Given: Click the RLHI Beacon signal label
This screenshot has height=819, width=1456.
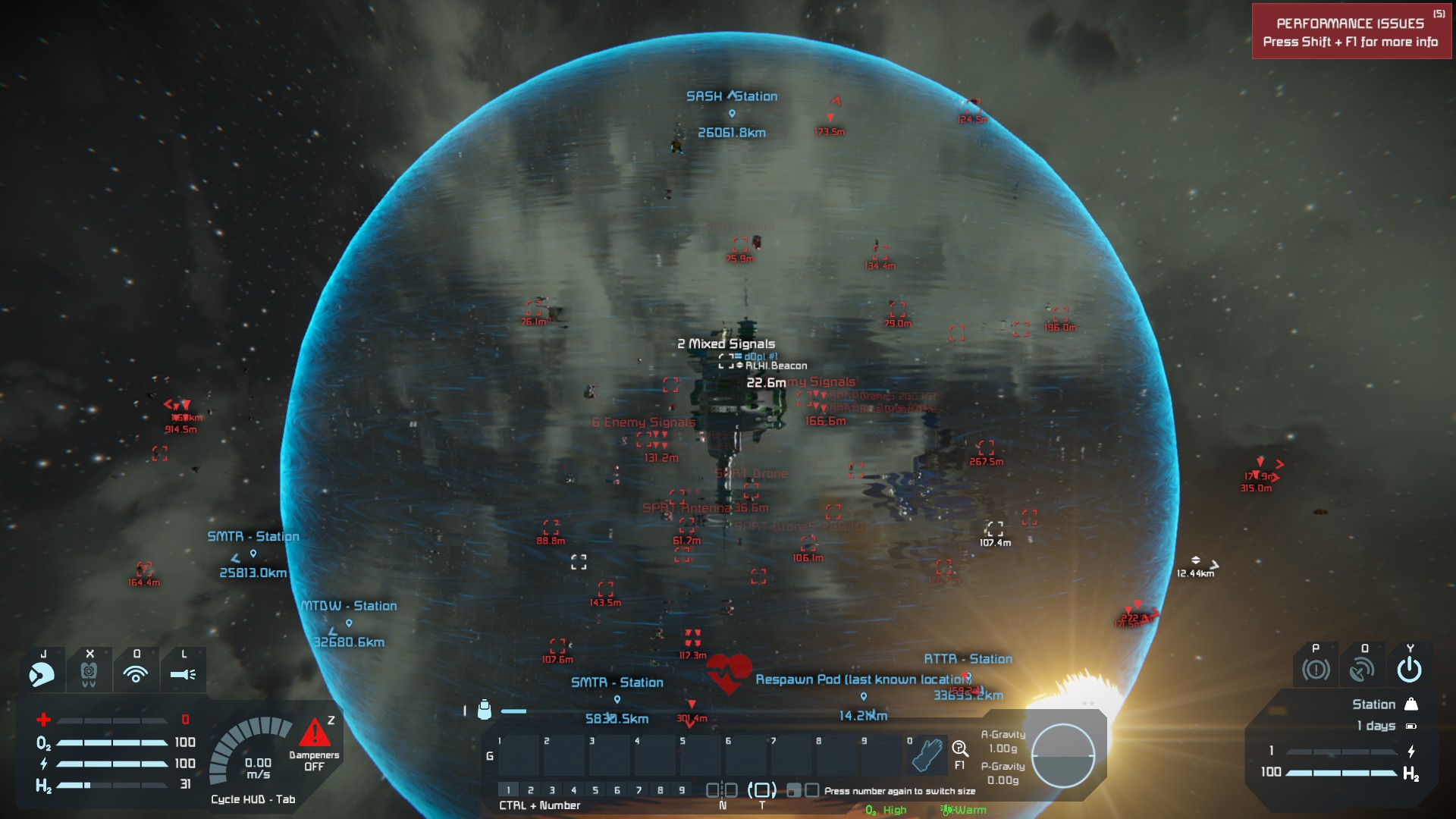Looking at the screenshot, I should pos(775,366).
